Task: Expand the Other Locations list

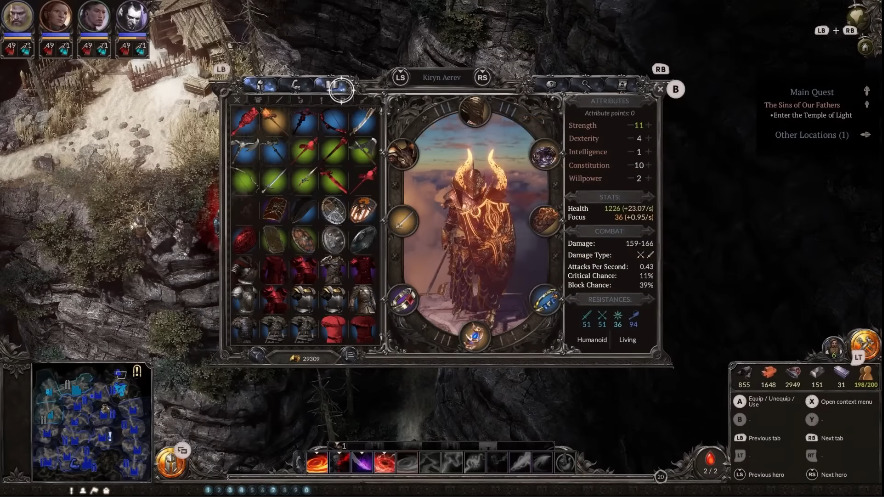Action: [811, 135]
